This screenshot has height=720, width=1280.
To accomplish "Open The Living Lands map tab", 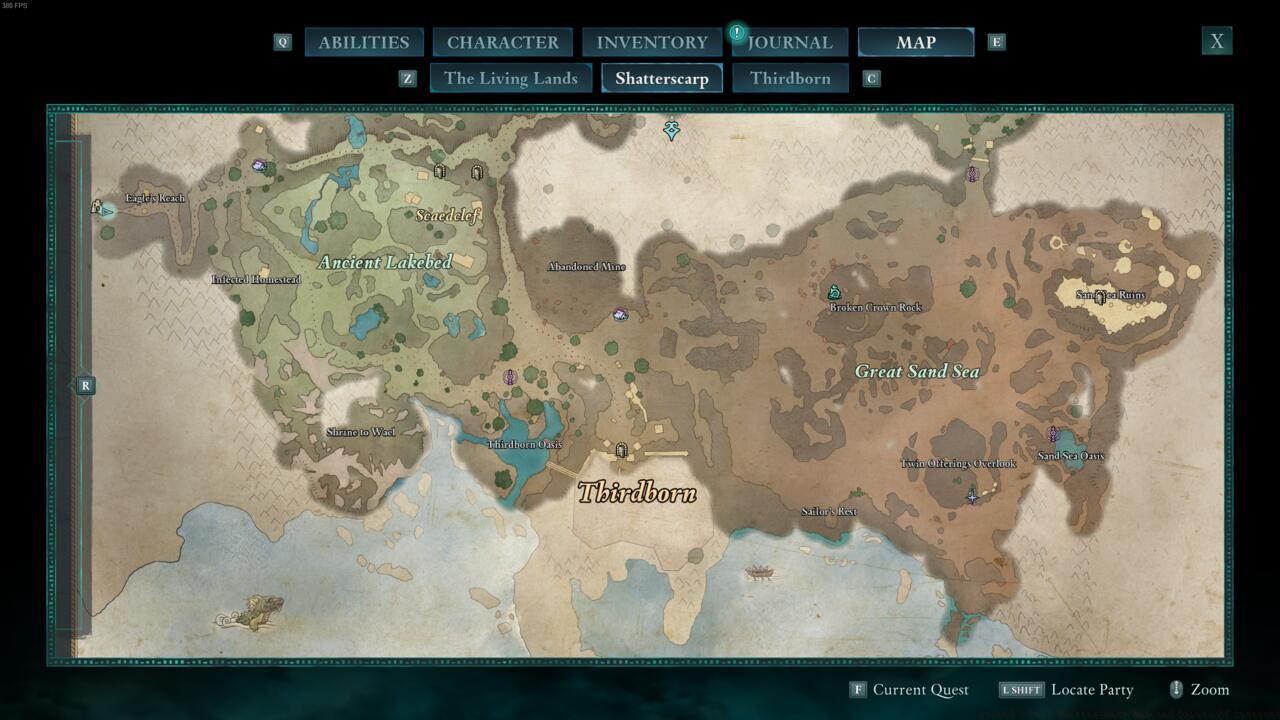I will pos(511,78).
